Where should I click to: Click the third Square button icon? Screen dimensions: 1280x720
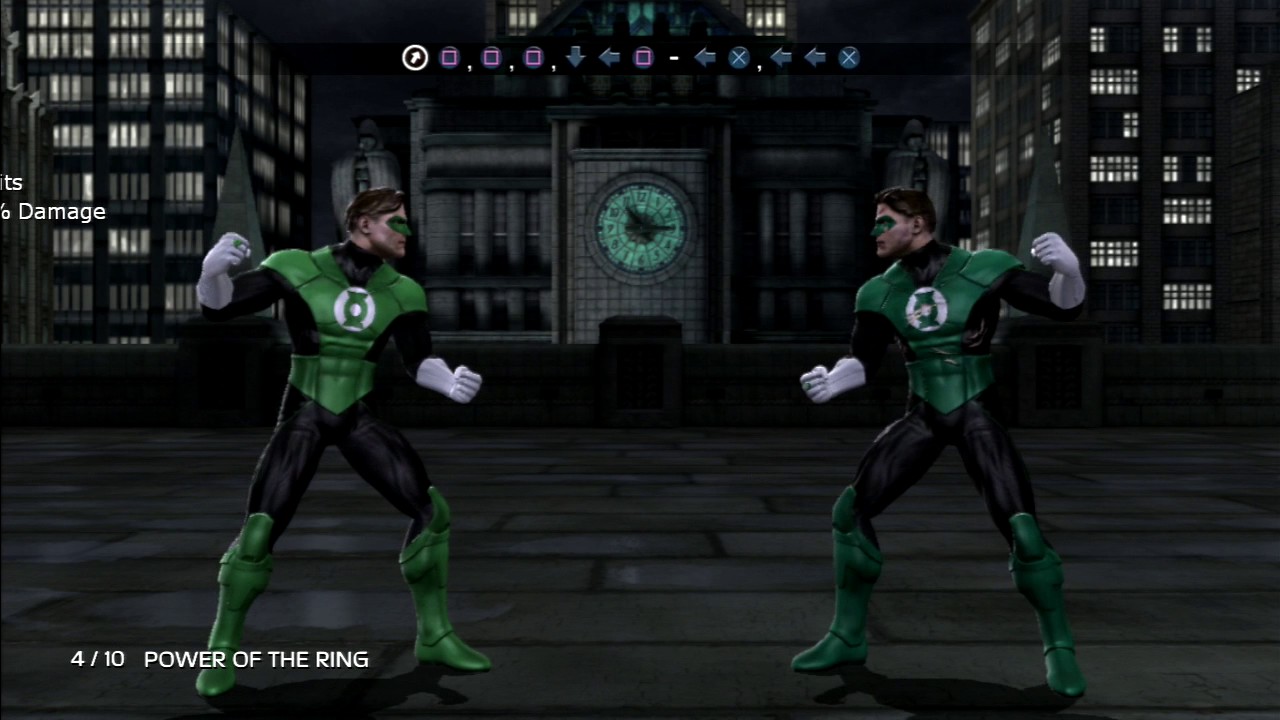tap(531, 57)
